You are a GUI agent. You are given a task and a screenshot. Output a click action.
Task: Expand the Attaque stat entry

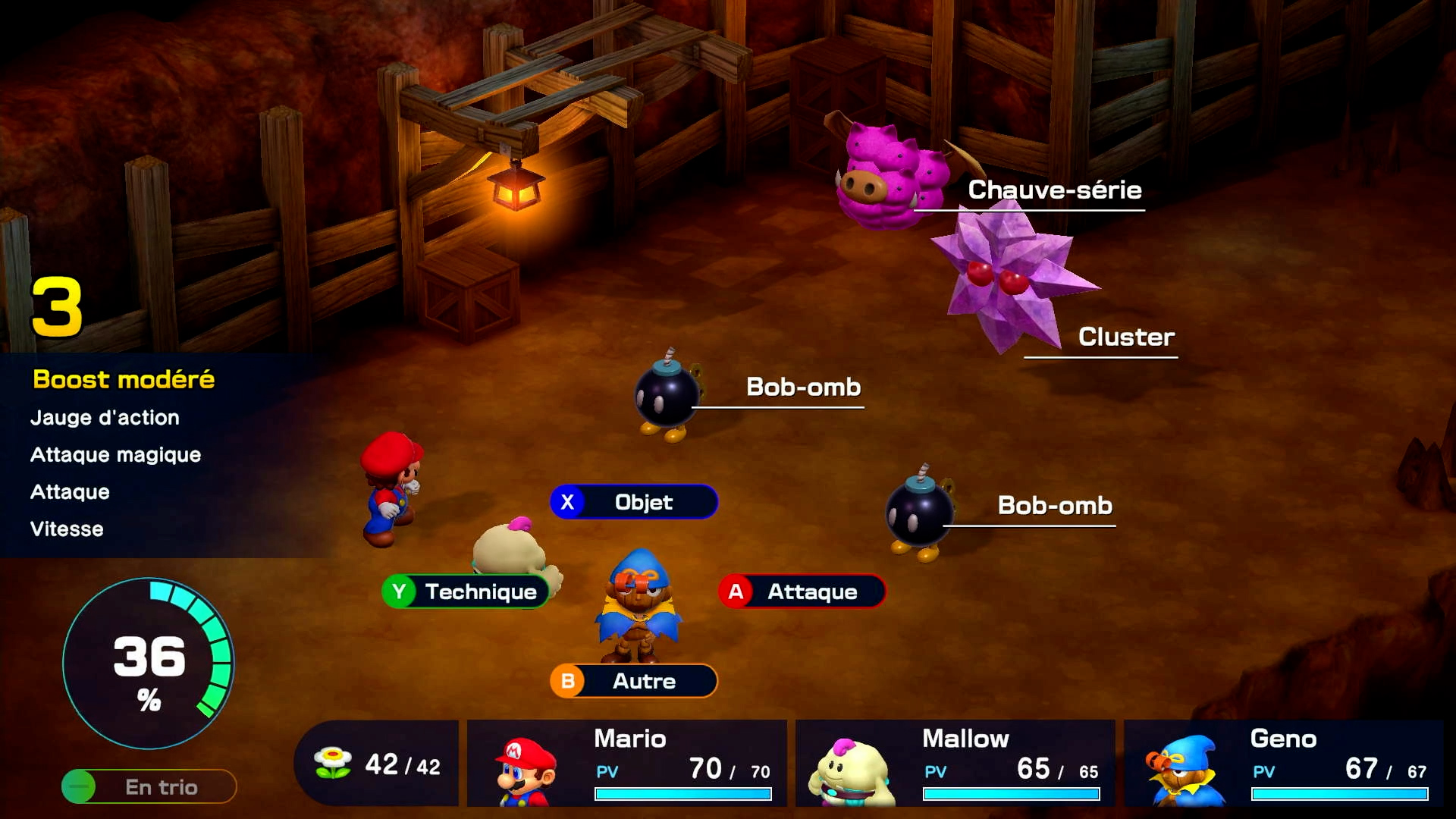coord(68,491)
